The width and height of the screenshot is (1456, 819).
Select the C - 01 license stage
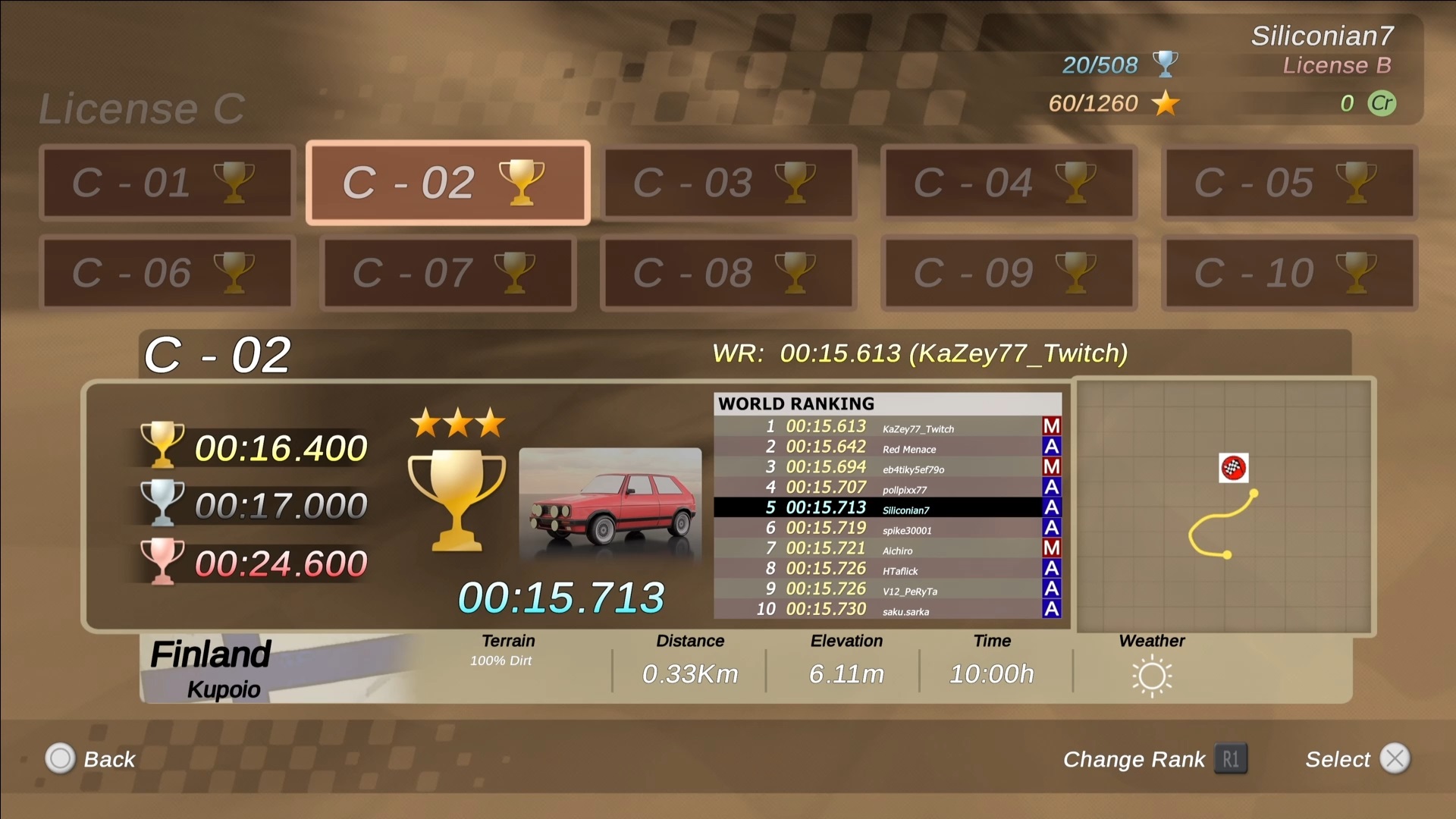167,183
